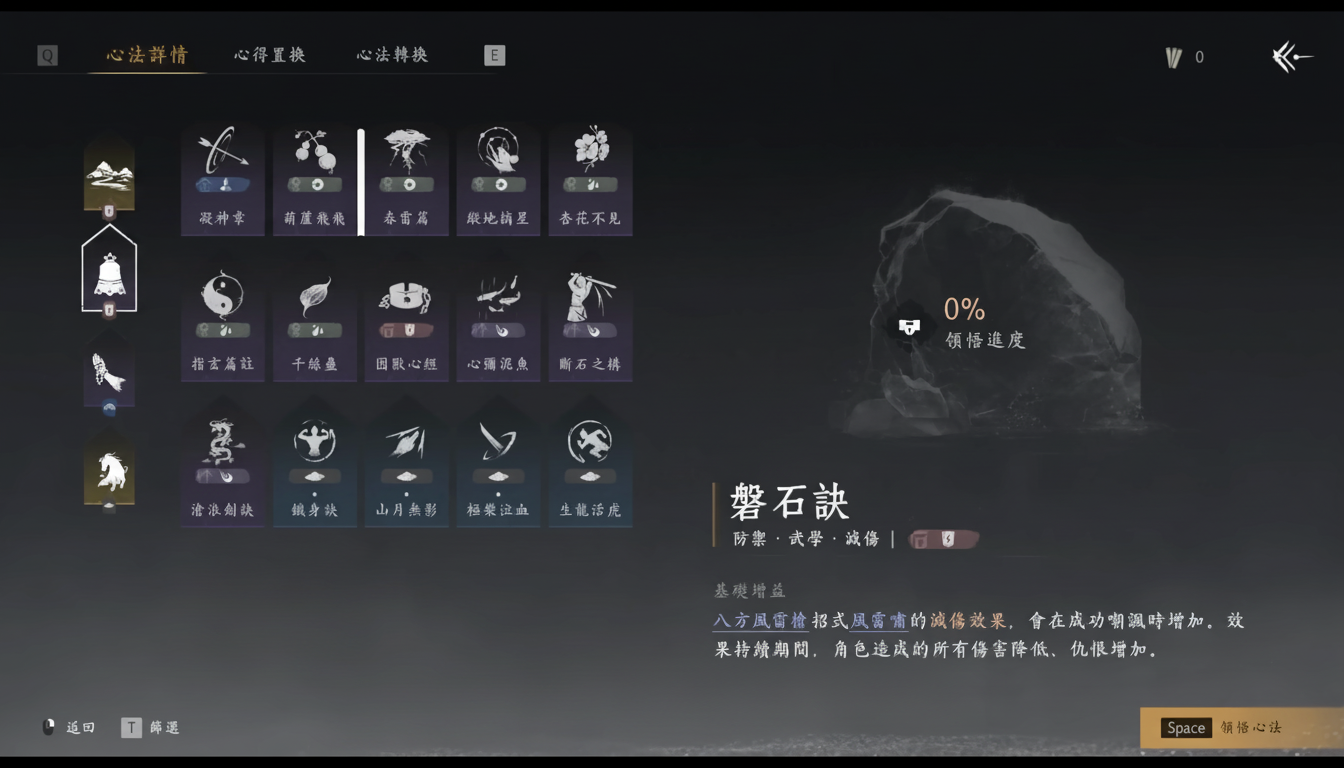Viewport: 1344px width, 768px height.
Task: Click the 0% comprehension progress indicator
Action: click(965, 311)
